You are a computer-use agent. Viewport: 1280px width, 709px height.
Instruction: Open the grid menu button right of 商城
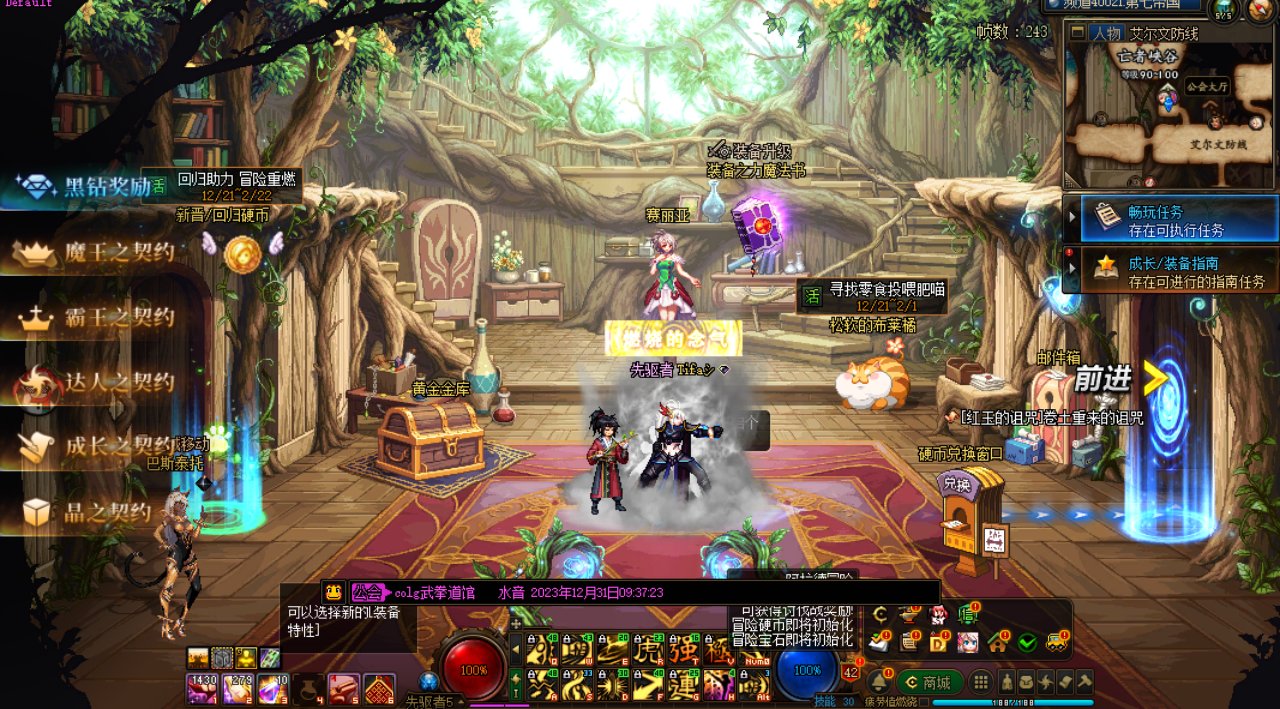(982, 682)
